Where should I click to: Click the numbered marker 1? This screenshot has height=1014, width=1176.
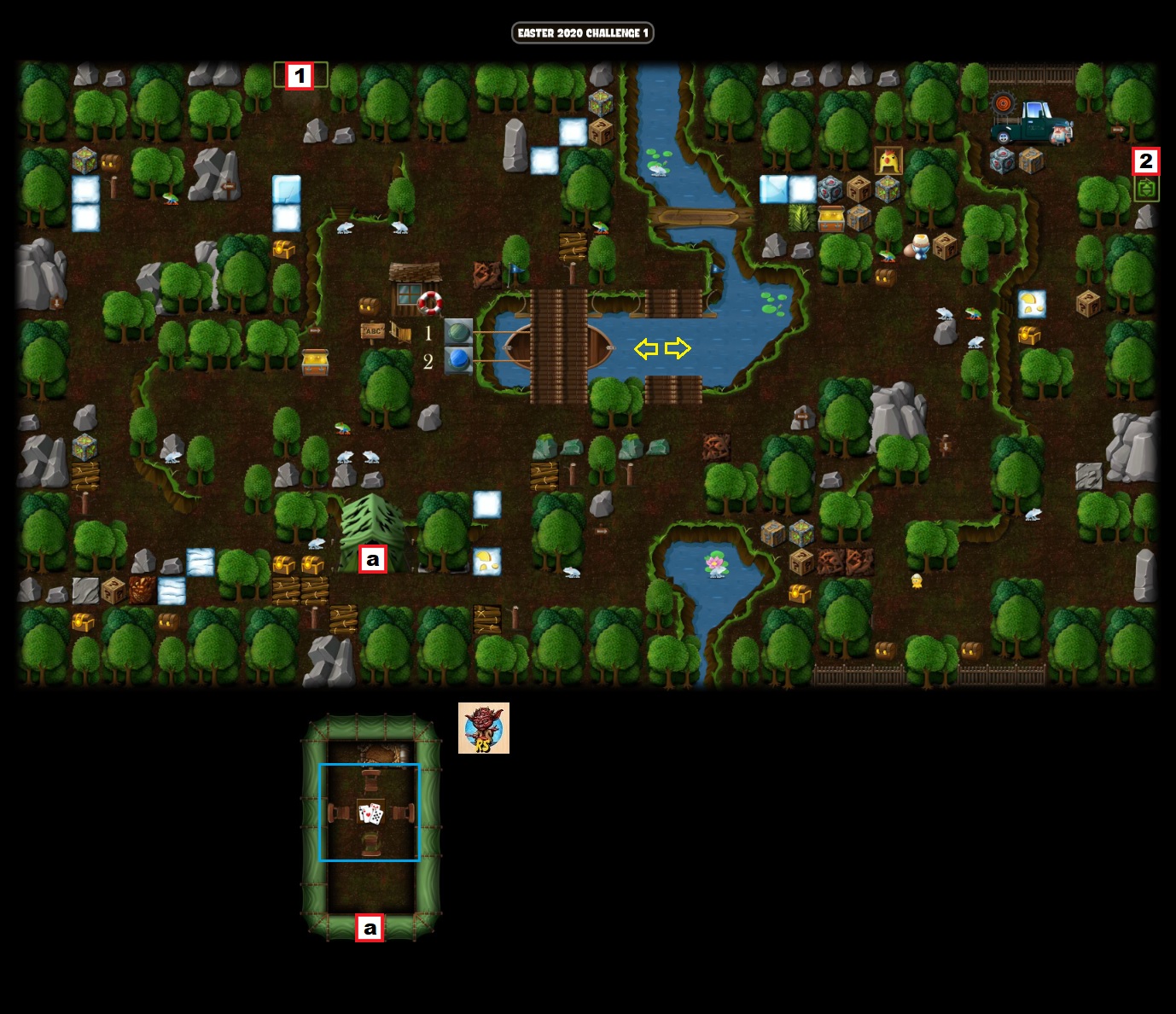300,76
